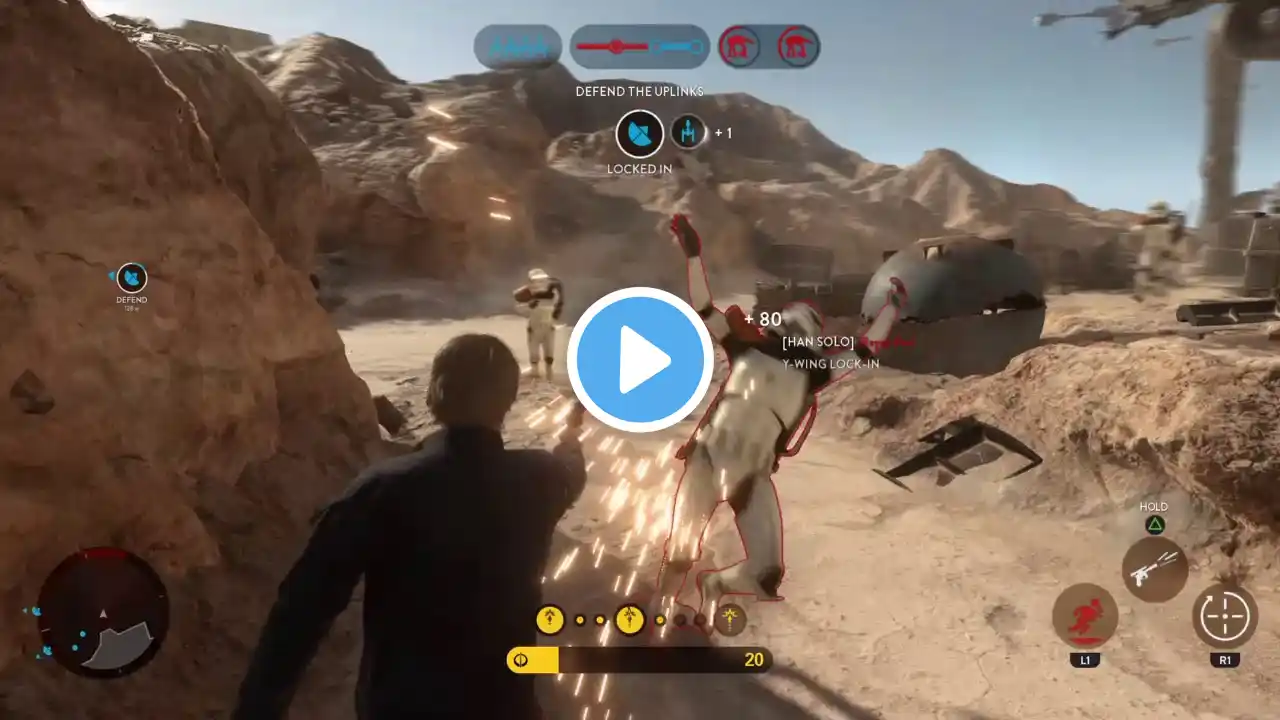
Task: Click the rightmost red AT-AT walker icon
Action: point(798,46)
